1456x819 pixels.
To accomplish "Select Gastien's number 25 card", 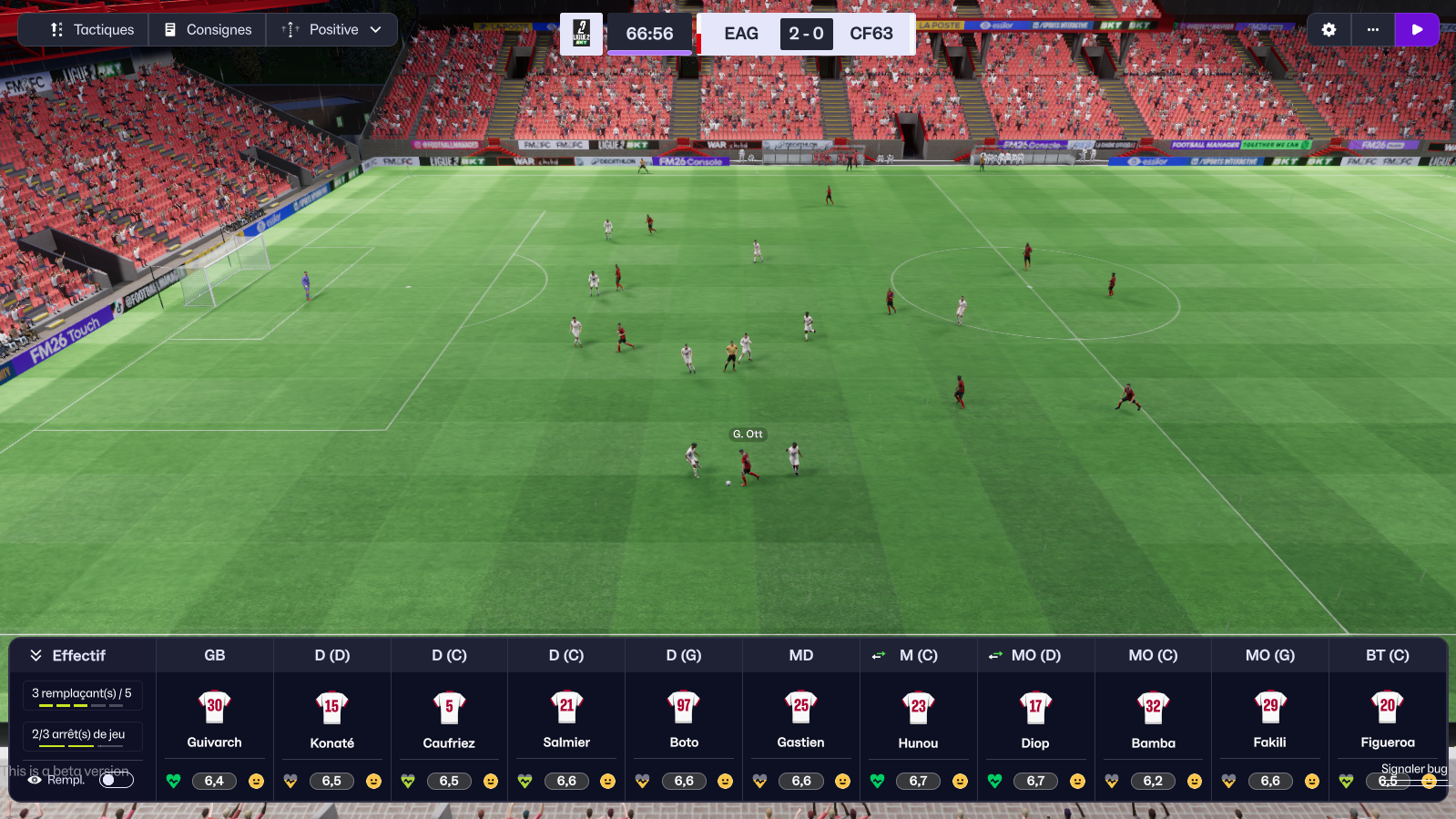I will (801, 719).
